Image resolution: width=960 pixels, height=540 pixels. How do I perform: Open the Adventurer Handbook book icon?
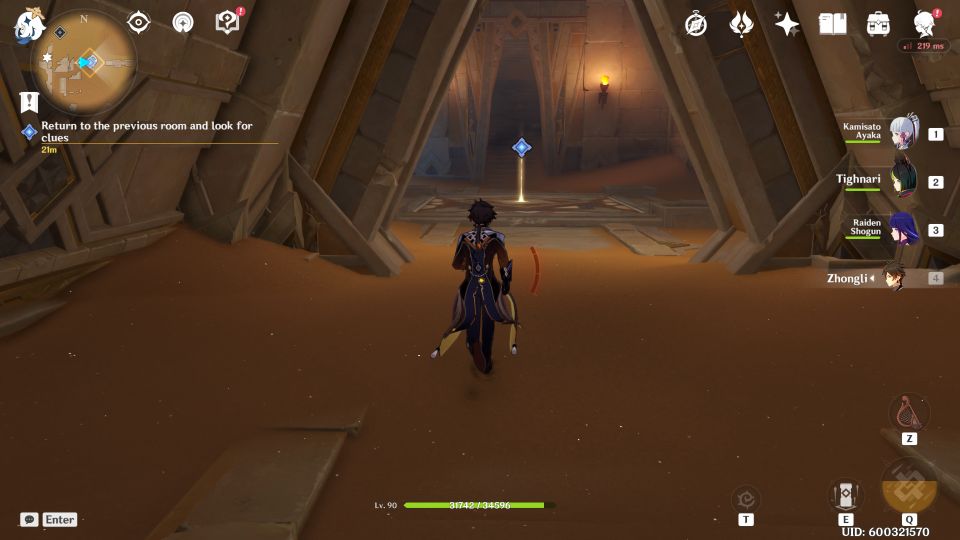(x=833, y=24)
